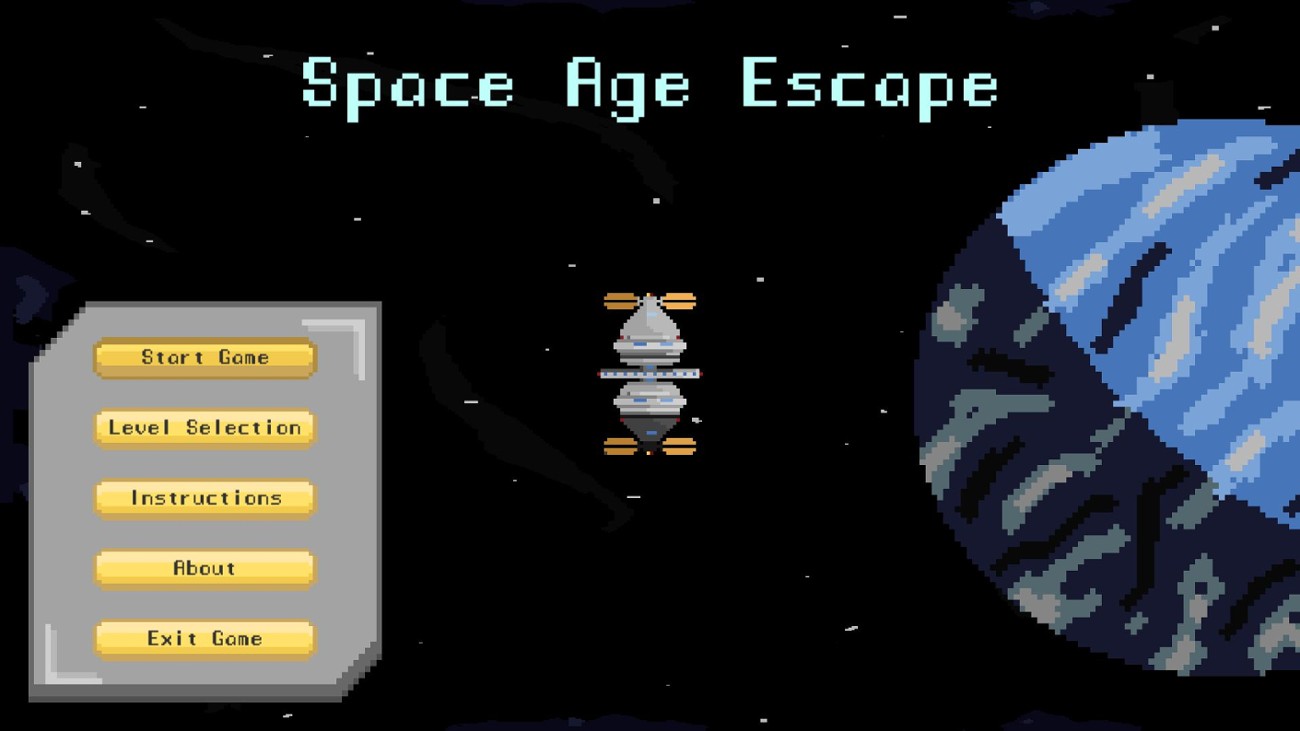Viewport: 1300px width, 731px height.
Task: Click the station's upper dome module
Action: (x=650, y=330)
